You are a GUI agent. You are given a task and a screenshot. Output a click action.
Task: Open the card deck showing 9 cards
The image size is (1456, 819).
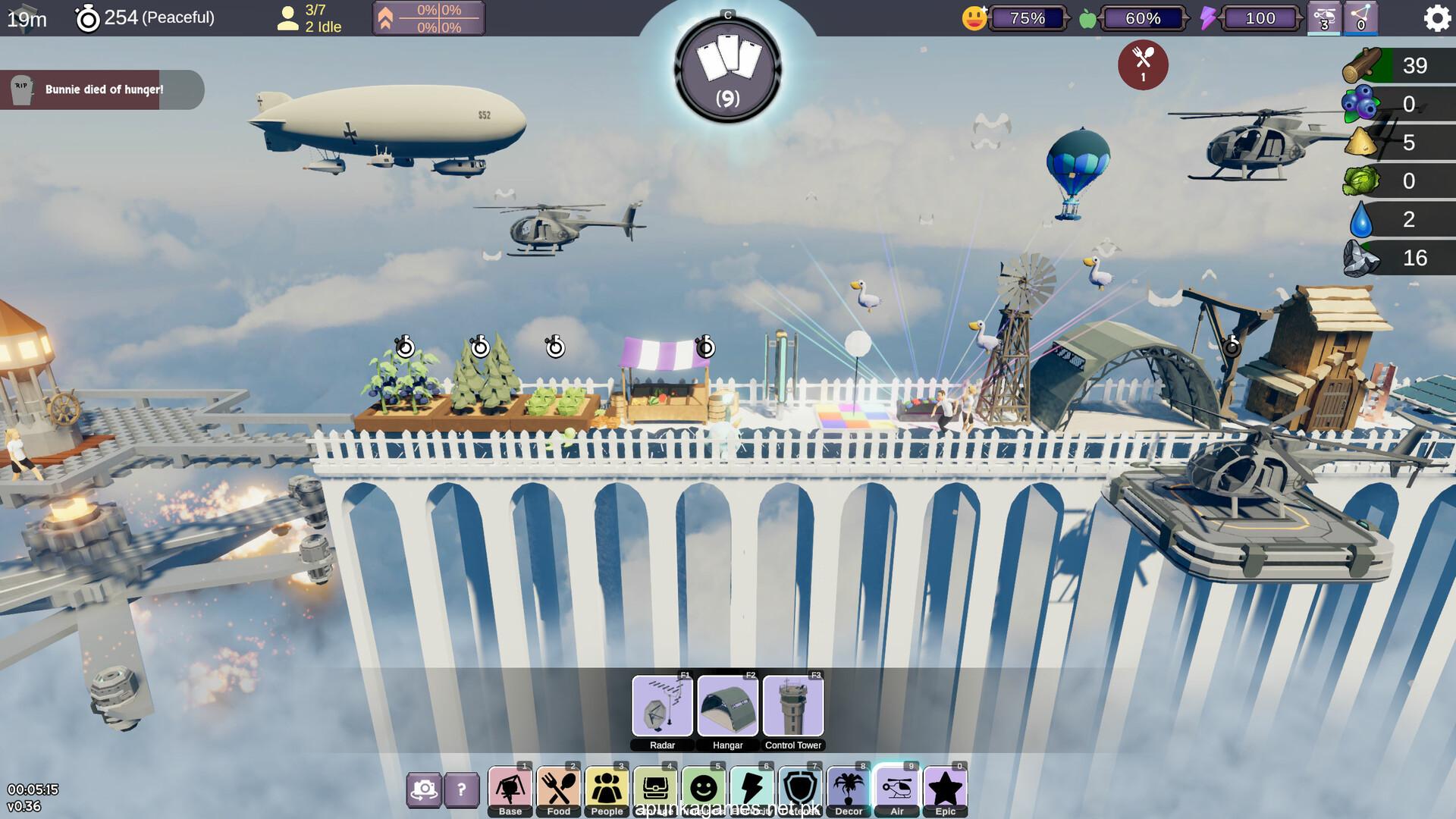point(728,68)
